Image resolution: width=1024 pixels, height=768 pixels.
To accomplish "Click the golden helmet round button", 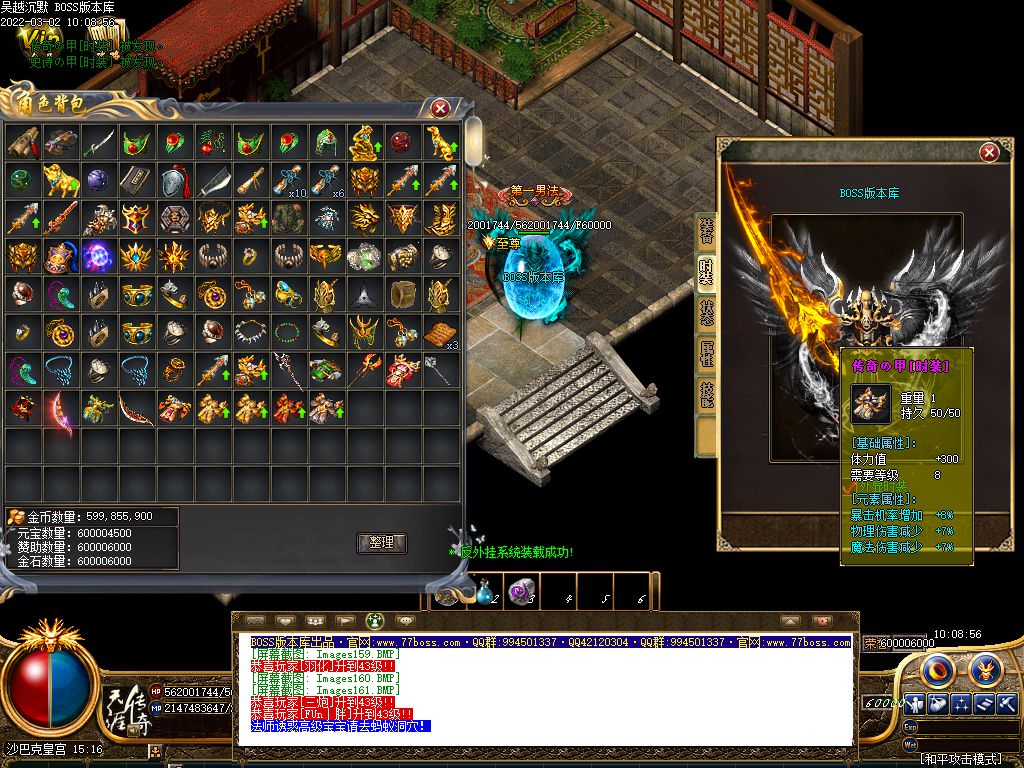I will pyautogui.click(x=985, y=668).
